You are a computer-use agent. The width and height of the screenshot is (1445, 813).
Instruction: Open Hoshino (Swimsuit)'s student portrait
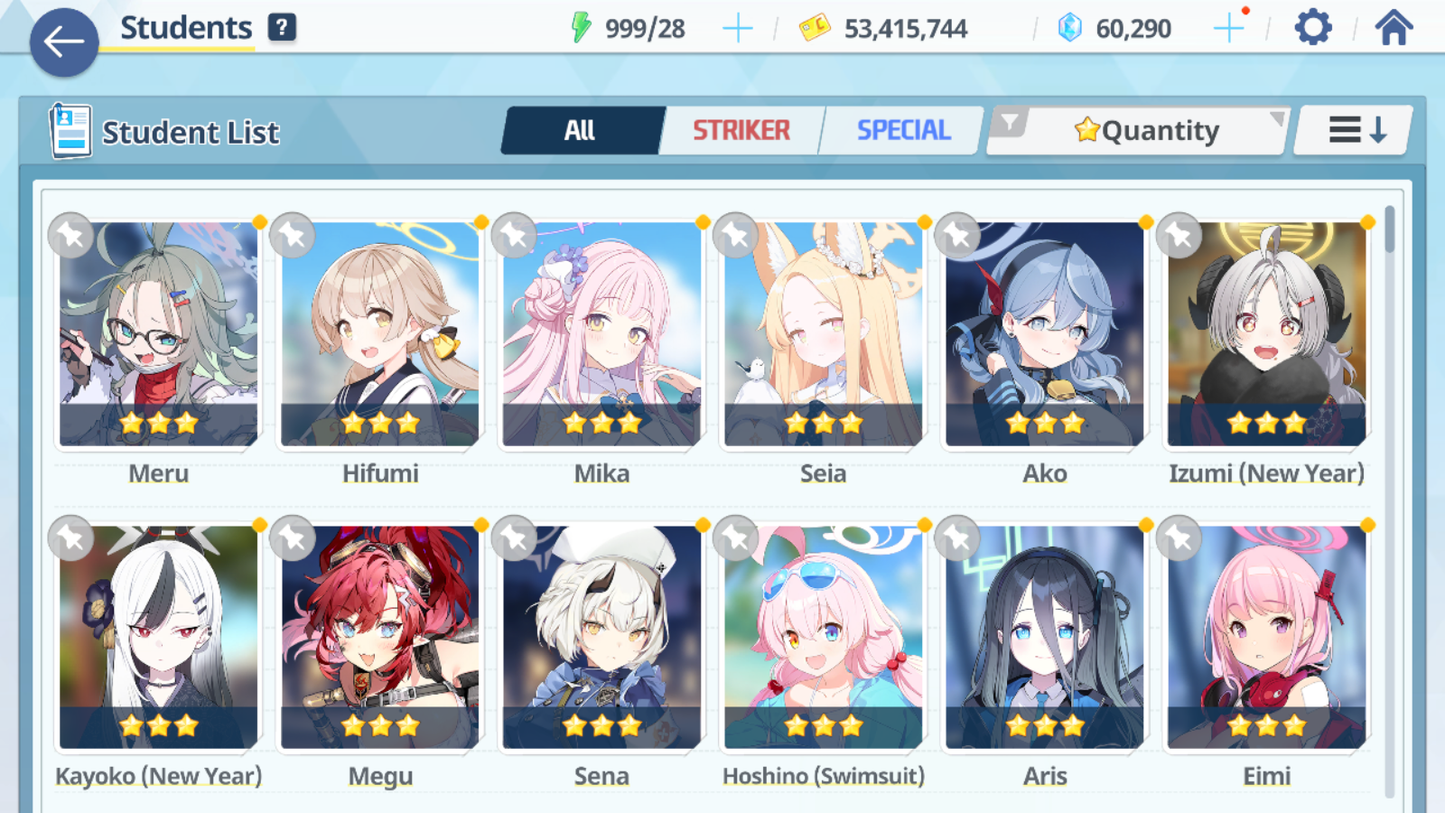click(x=823, y=635)
